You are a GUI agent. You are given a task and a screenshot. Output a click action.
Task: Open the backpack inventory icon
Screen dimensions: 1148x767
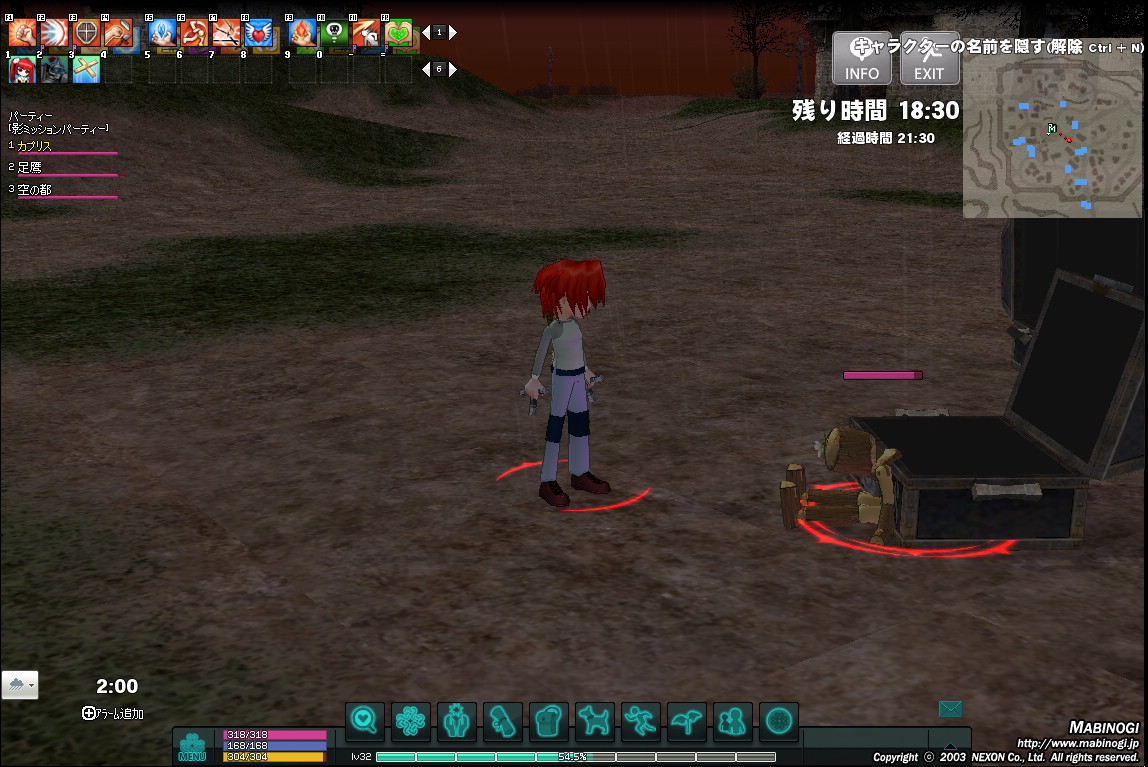click(x=548, y=719)
